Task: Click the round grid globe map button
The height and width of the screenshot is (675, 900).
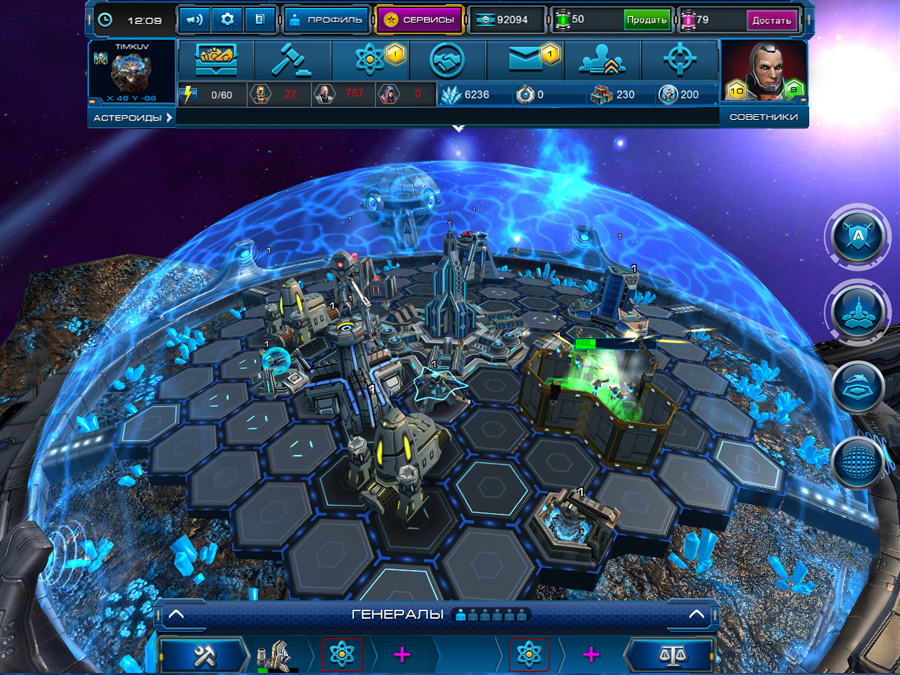Action: (x=857, y=462)
